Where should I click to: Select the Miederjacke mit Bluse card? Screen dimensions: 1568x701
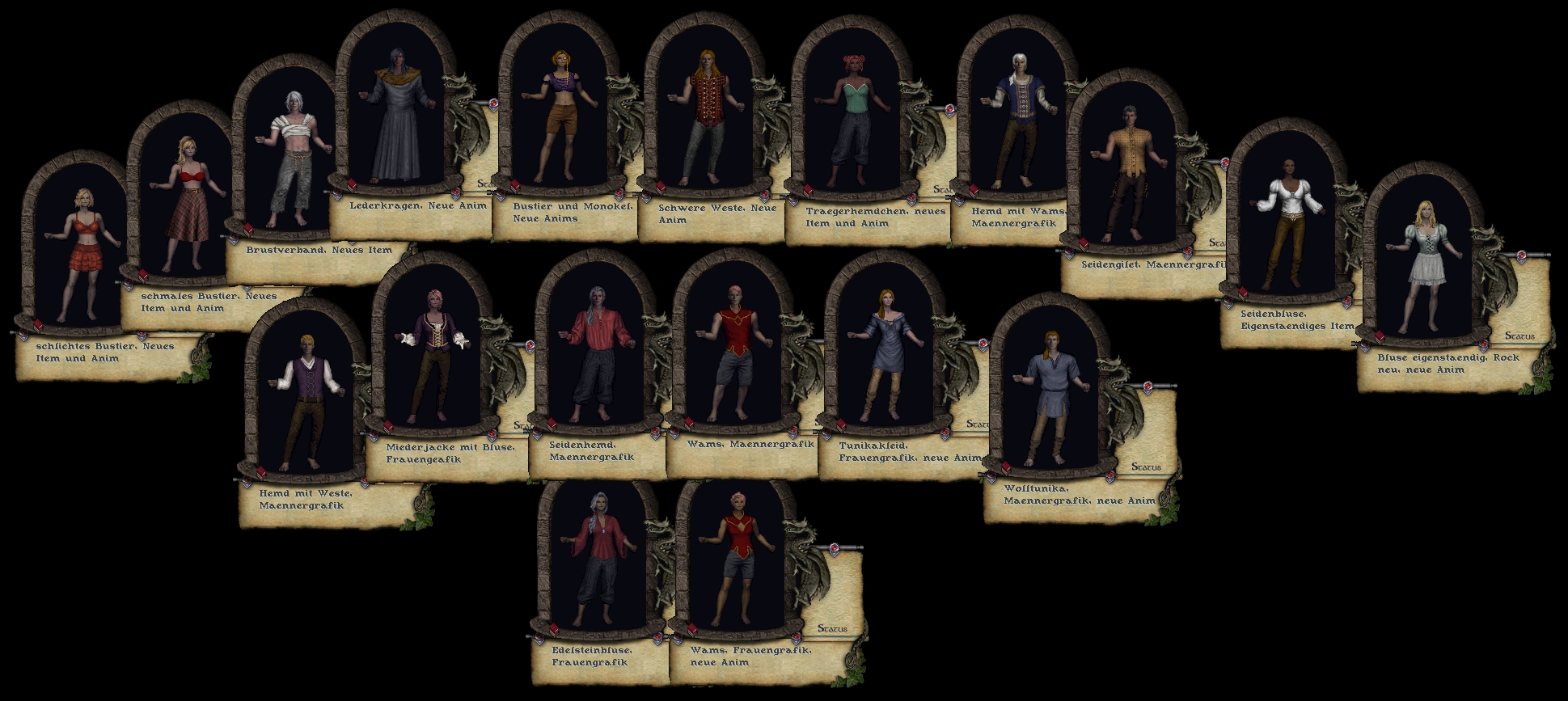coord(433,356)
